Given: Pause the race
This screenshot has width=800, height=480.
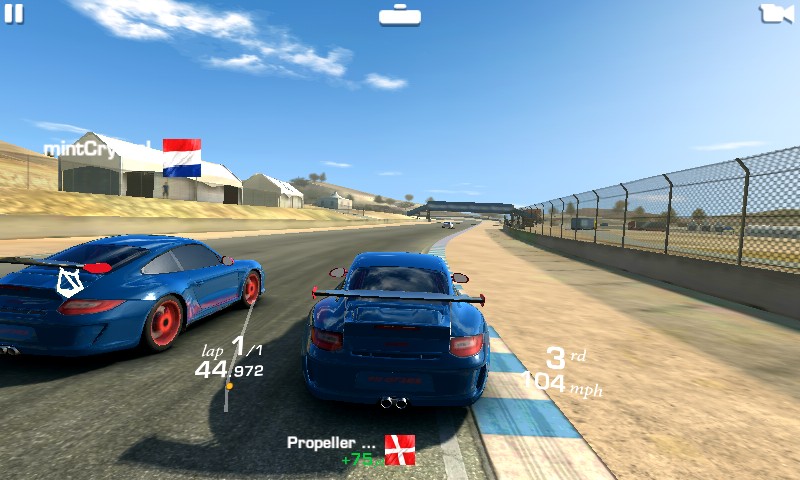Looking at the screenshot, I should pos(13,13).
